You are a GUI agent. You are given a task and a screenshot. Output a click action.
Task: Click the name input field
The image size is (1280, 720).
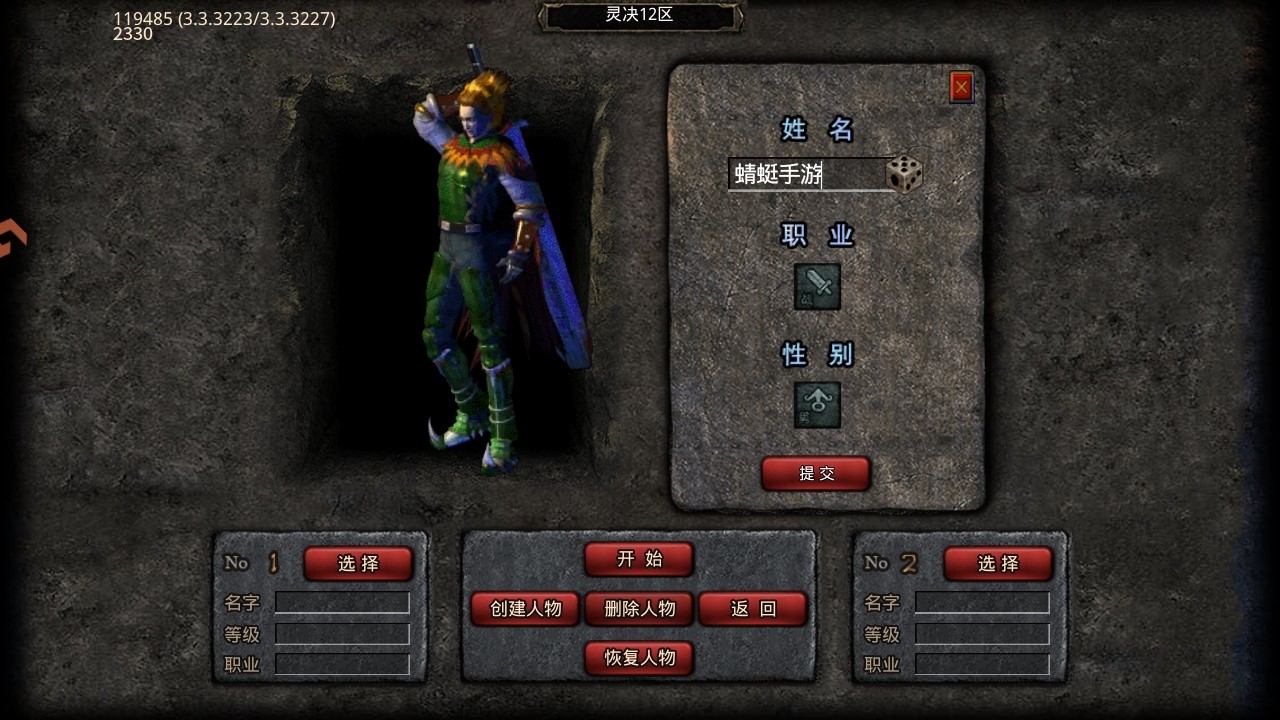pos(806,174)
